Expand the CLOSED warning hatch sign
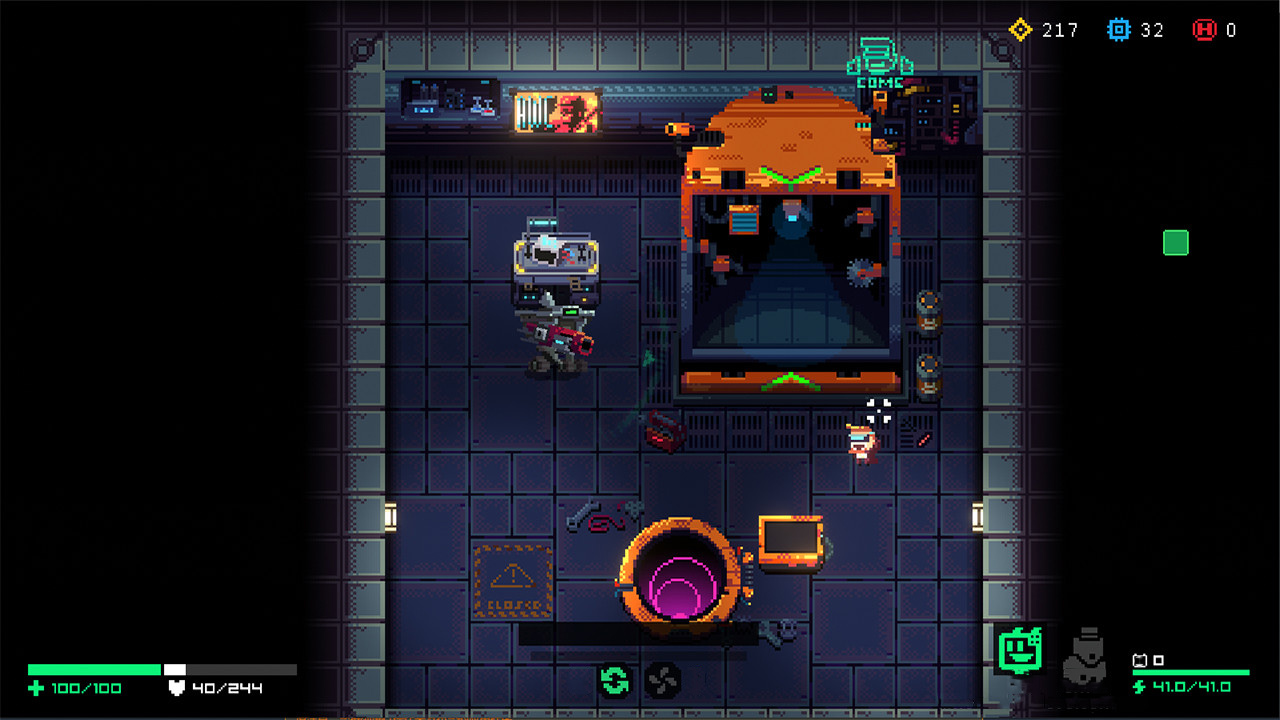The width and height of the screenshot is (1280, 720). [510, 576]
